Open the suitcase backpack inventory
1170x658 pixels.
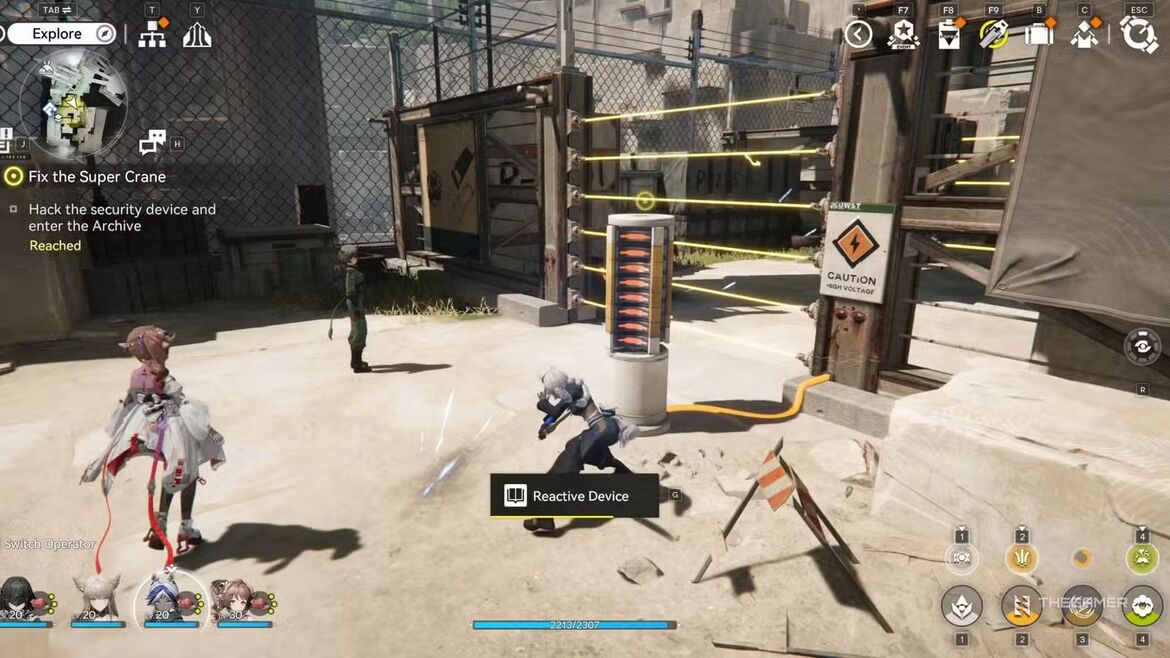point(1040,35)
